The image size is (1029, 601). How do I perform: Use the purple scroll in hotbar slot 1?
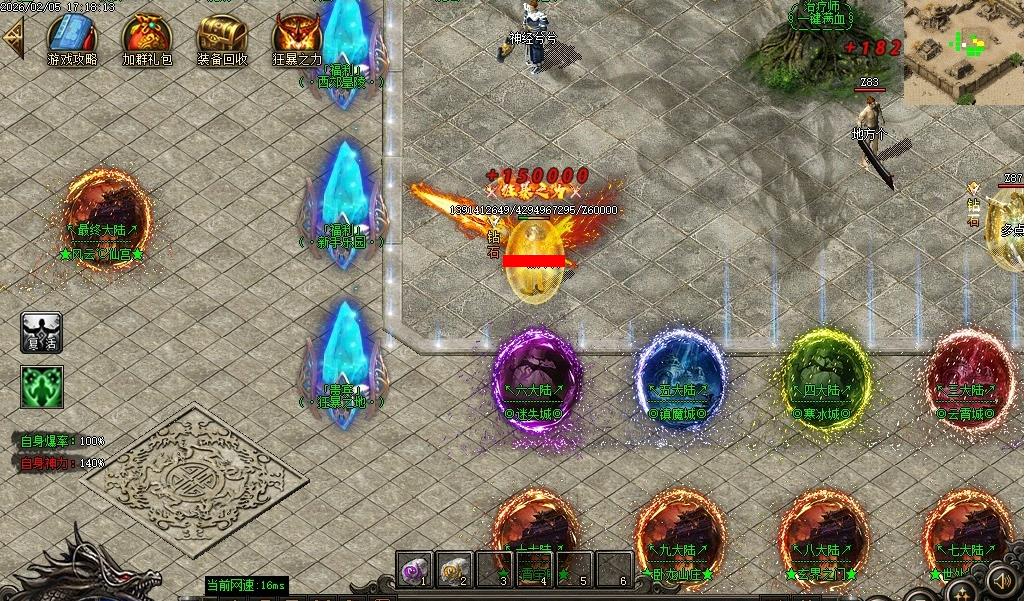(414, 569)
